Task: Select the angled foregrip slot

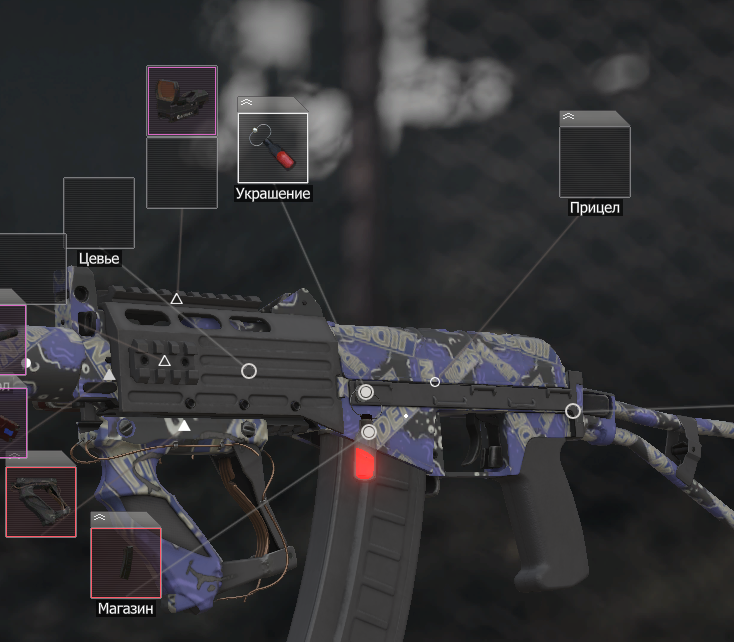Action: click(41, 501)
